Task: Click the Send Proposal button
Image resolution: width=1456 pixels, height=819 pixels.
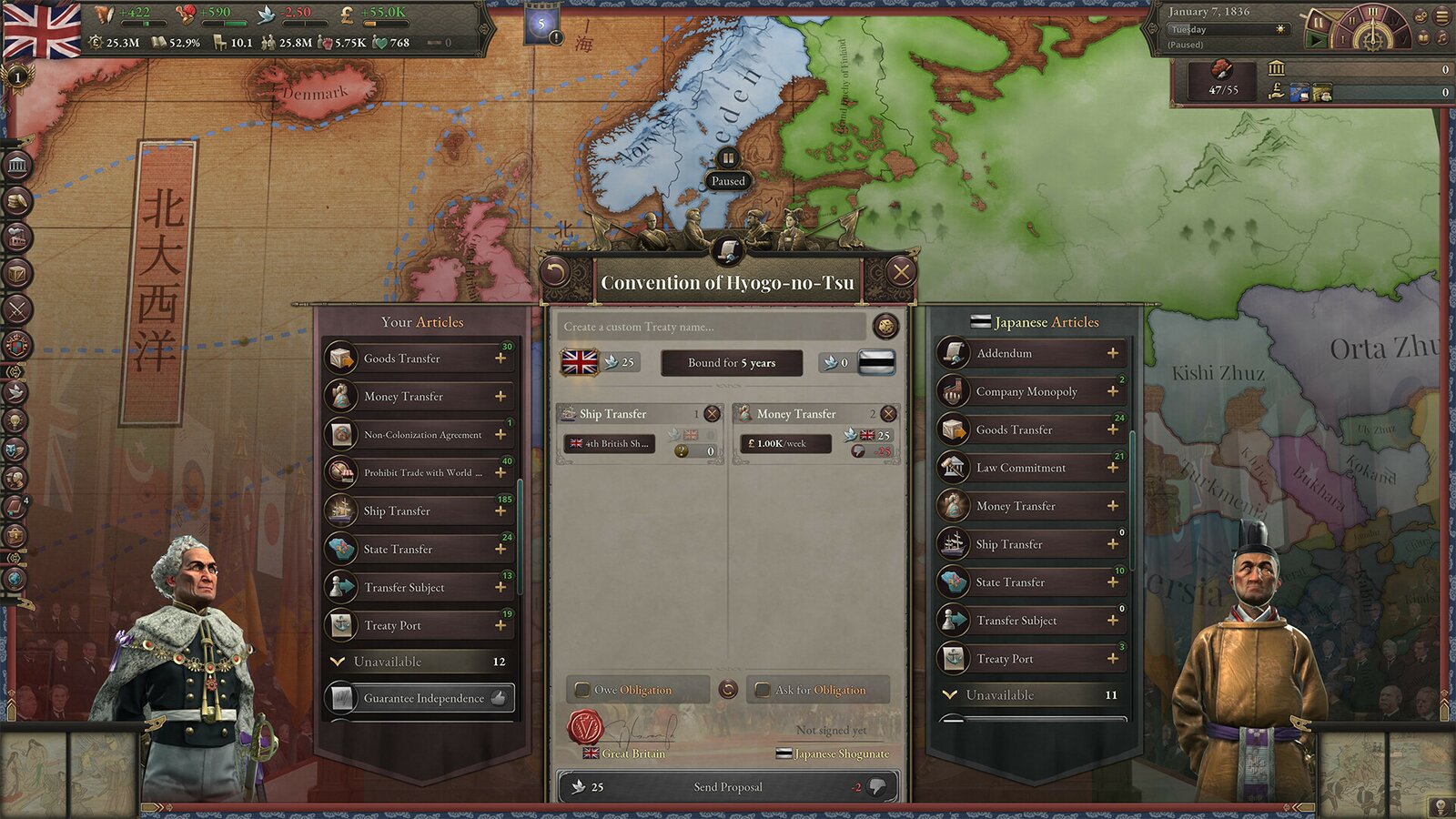Action: click(728, 787)
